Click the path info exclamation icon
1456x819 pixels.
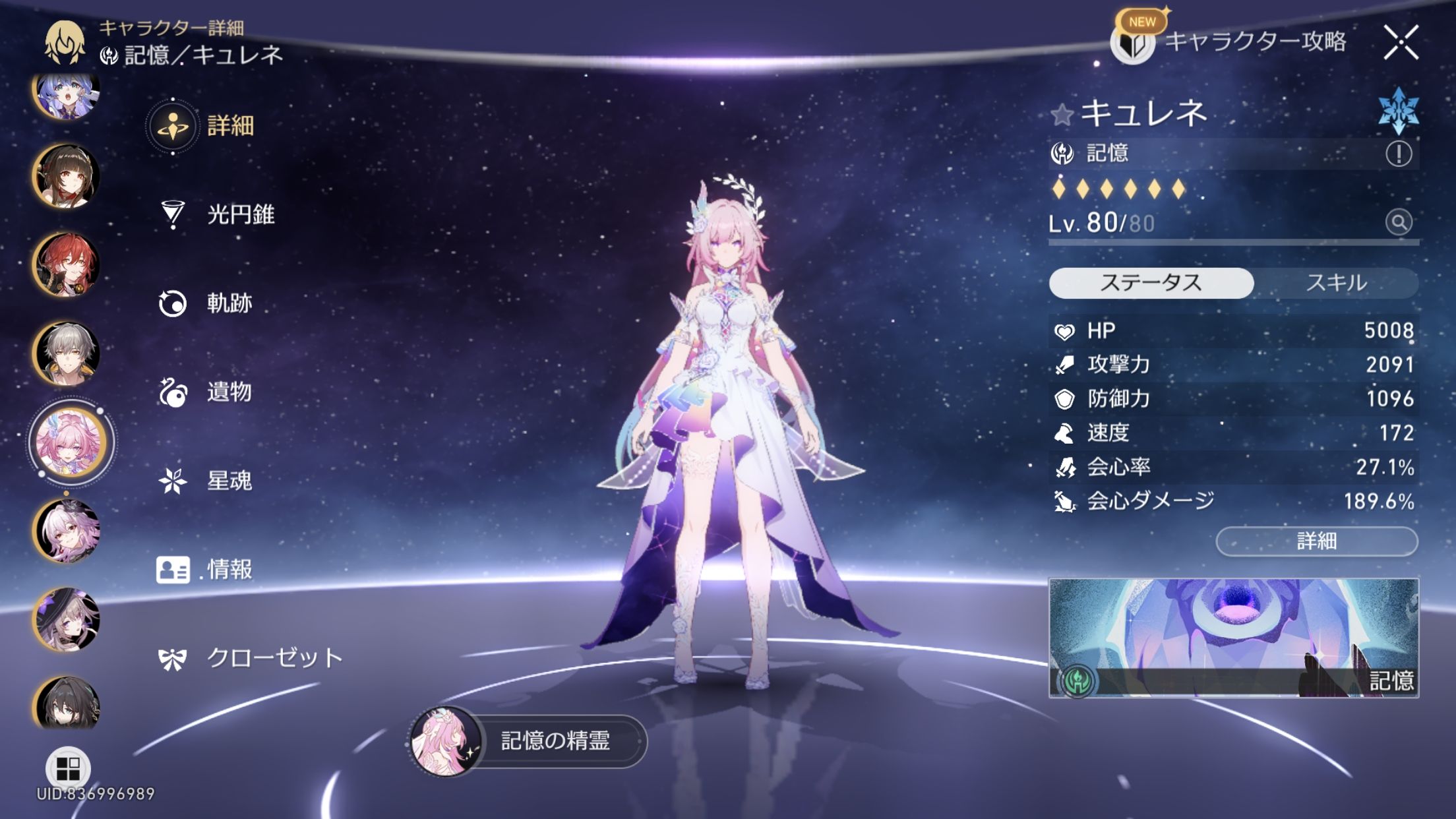click(x=1398, y=154)
